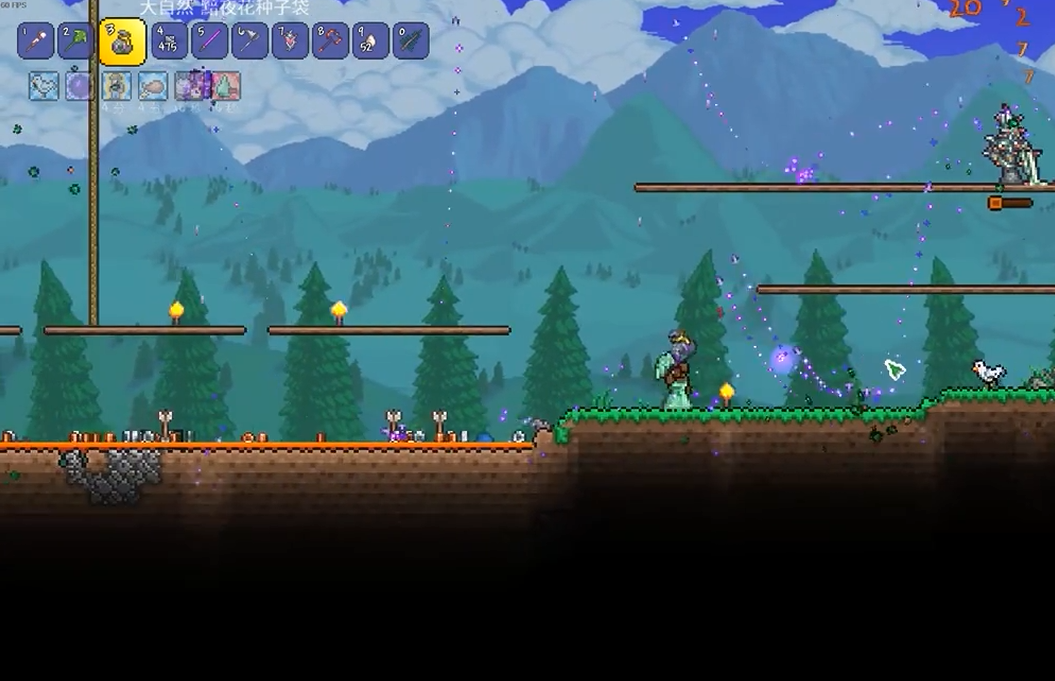The height and width of the screenshot is (681, 1055).
Task: Click the drumstick well fed buff icon
Action: tap(152, 86)
